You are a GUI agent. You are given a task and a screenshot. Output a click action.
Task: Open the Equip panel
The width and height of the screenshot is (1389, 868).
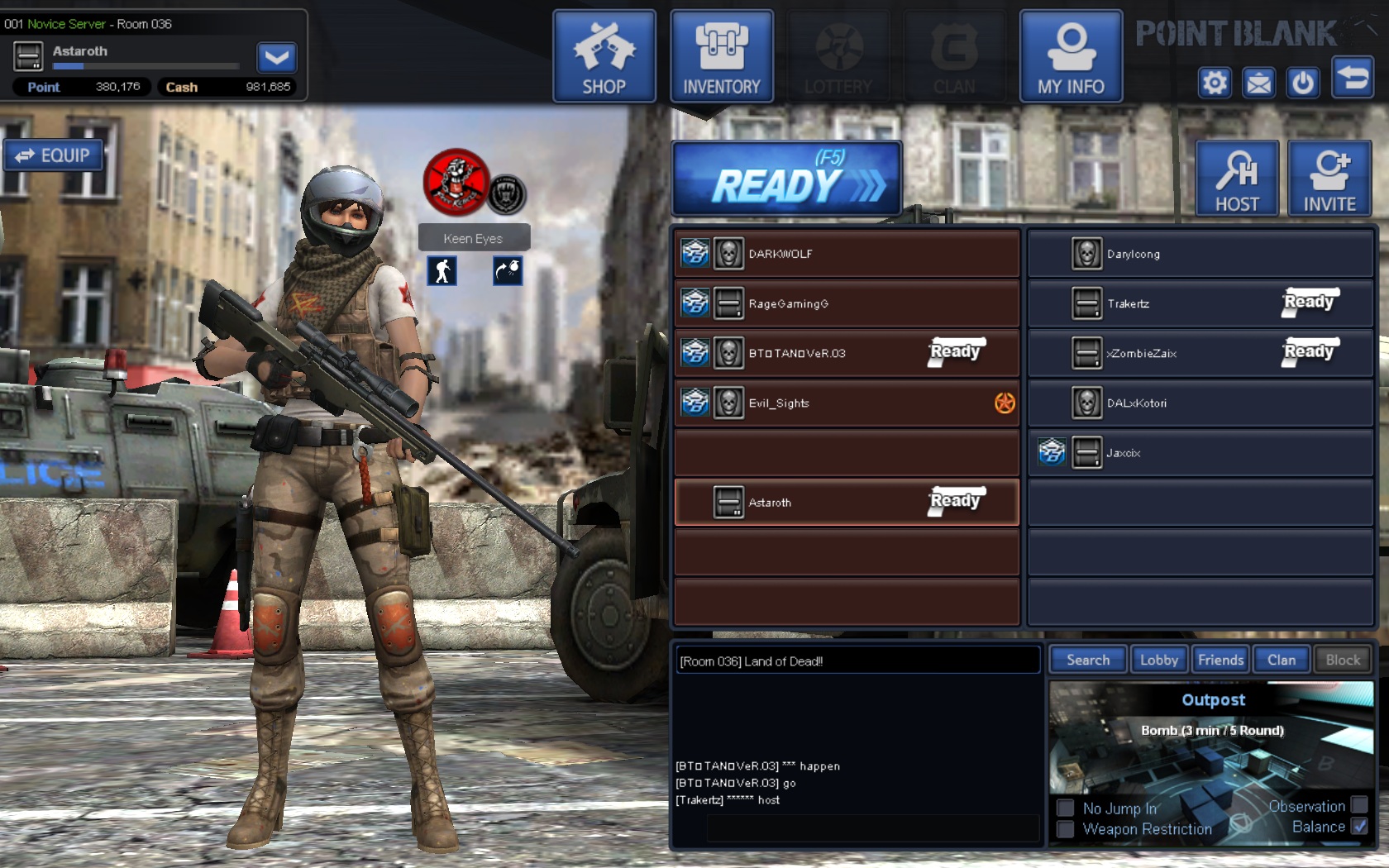point(54,155)
